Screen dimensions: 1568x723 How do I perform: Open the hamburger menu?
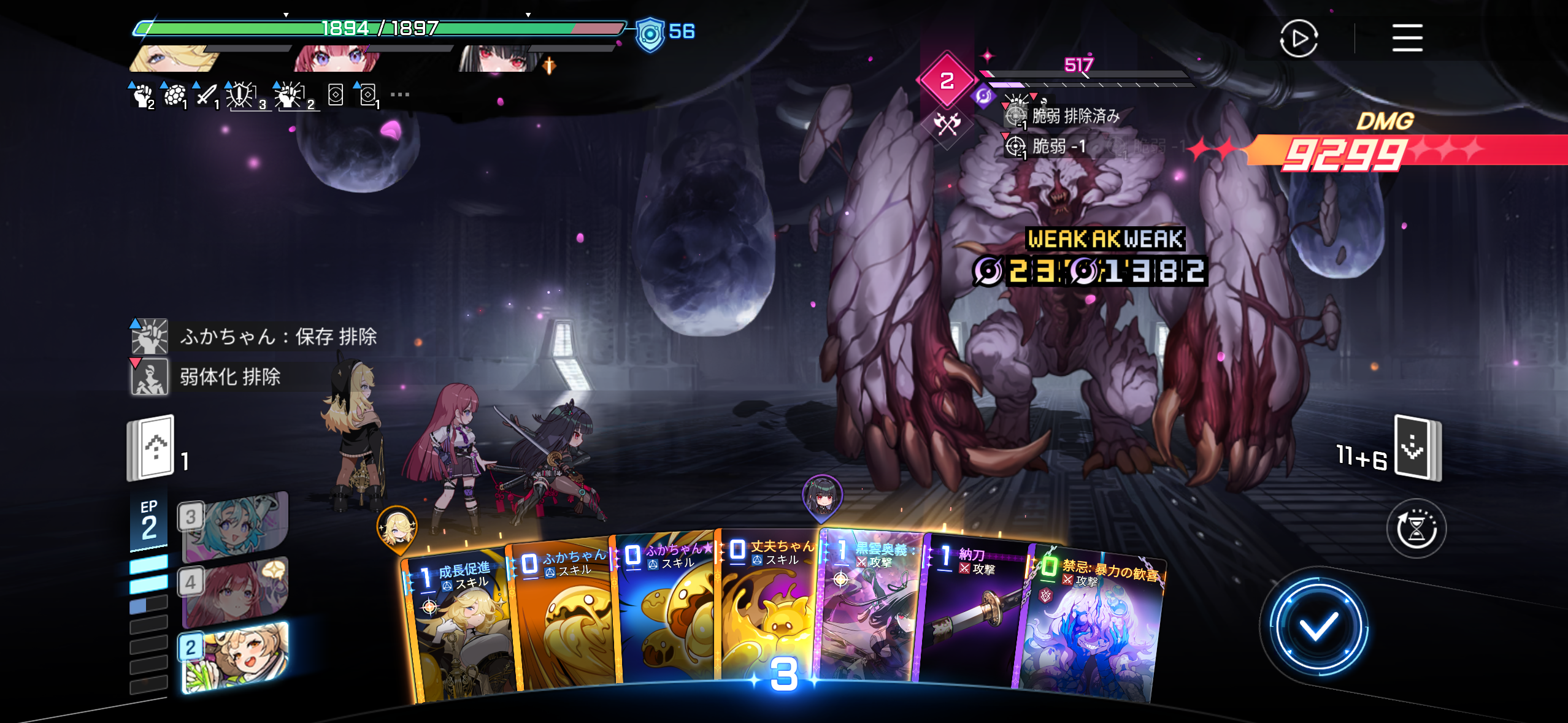click(1407, 38)
